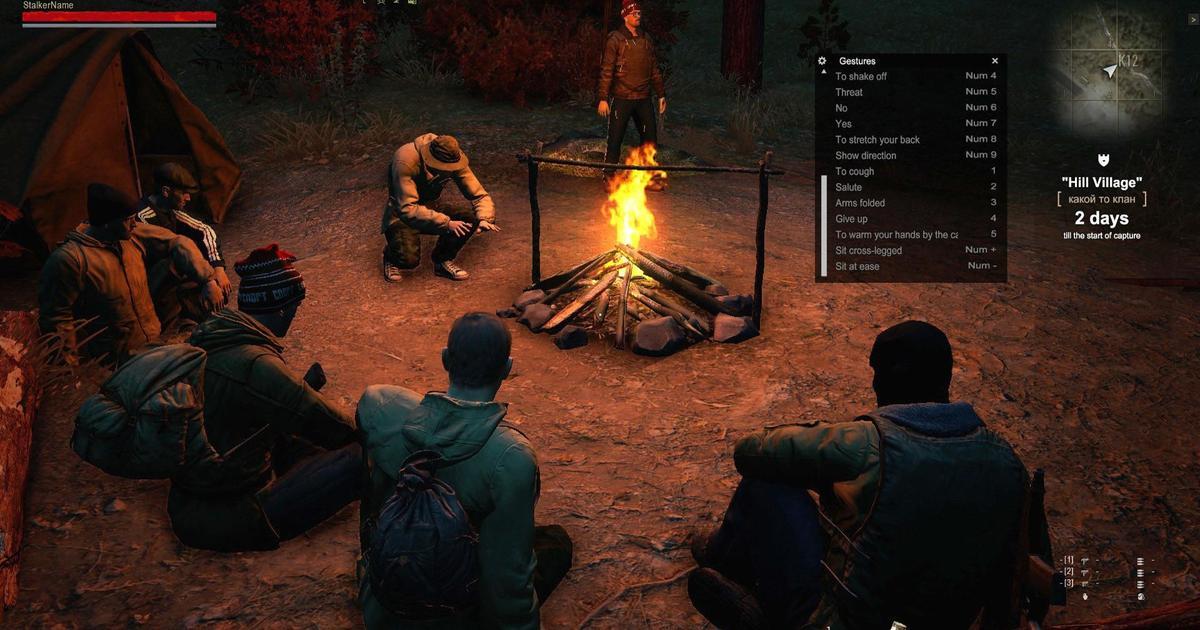
Task: Select the 'To cough' gesture
Action: (855, 172)
